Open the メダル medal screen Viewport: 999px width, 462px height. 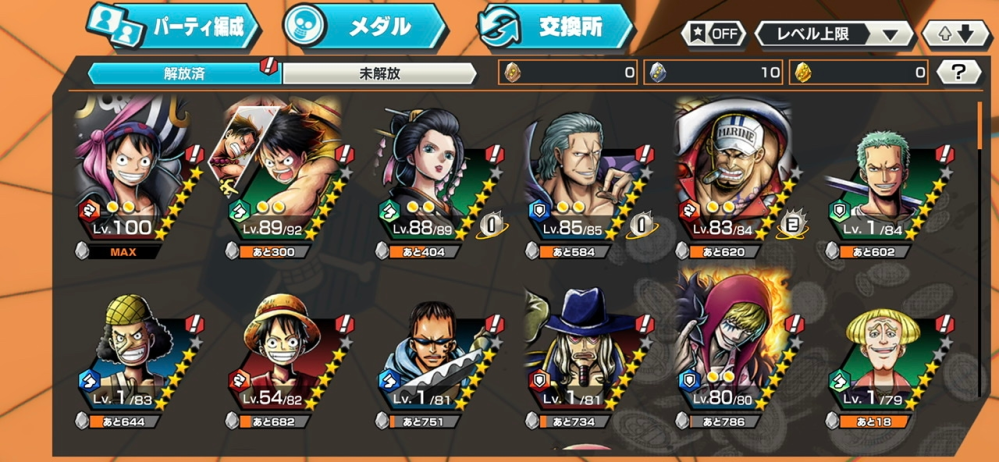point(362,27)
